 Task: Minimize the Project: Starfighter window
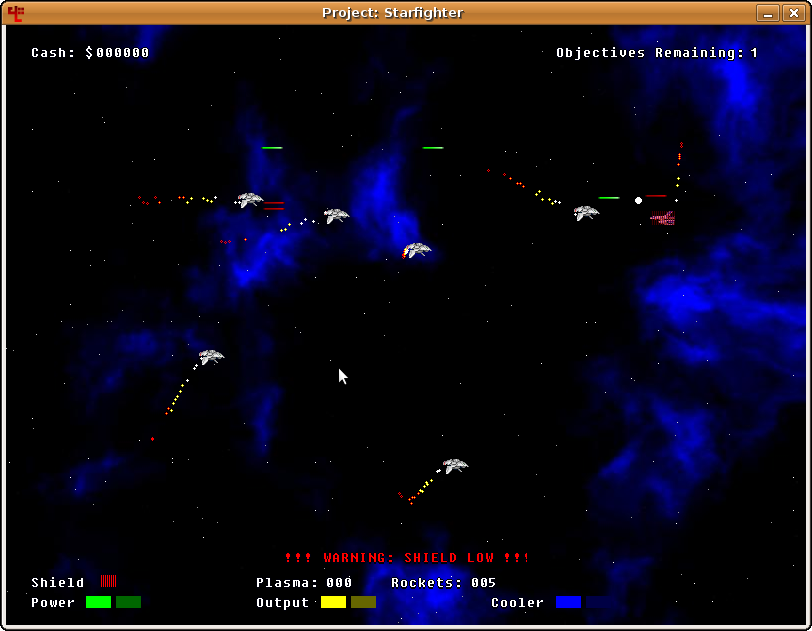[x=767, y=13]
